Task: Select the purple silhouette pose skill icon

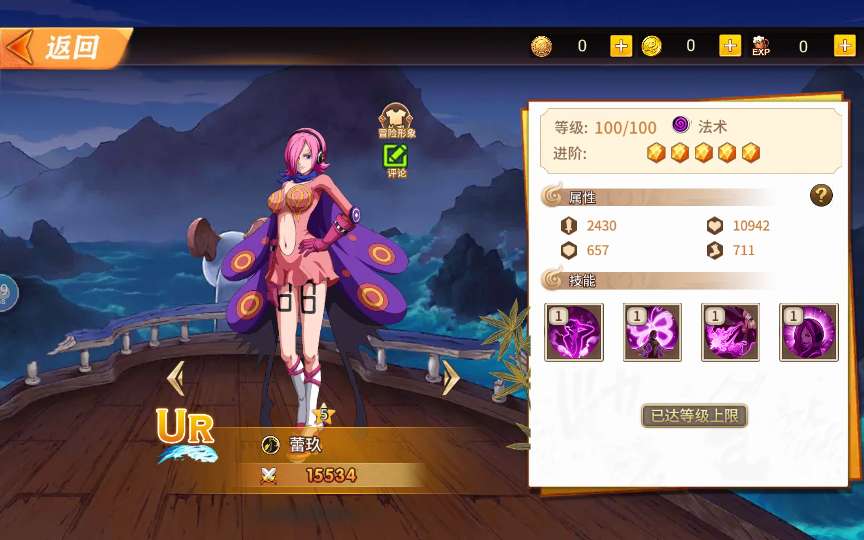Action: pos(574,333)
